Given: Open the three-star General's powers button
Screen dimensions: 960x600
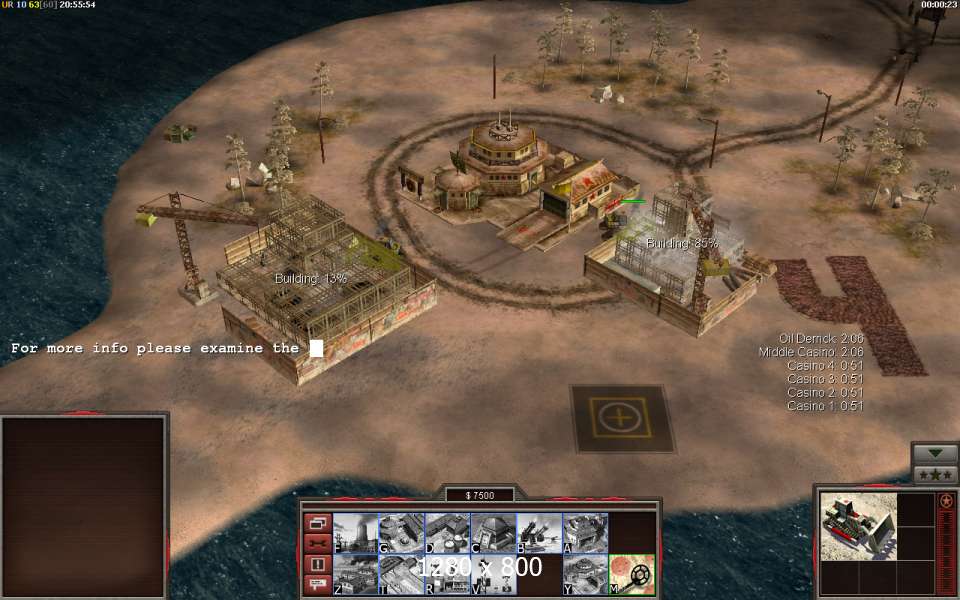Looking at the screenshot, I should 935,474.
